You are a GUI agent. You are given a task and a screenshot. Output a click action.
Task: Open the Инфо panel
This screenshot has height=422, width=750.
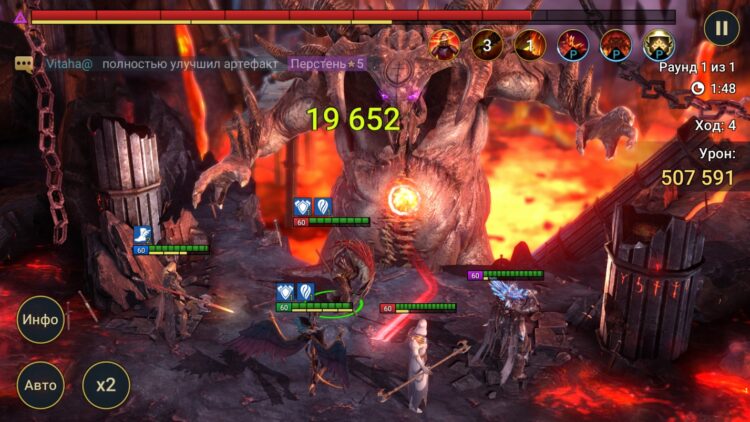tap(41, 320)
